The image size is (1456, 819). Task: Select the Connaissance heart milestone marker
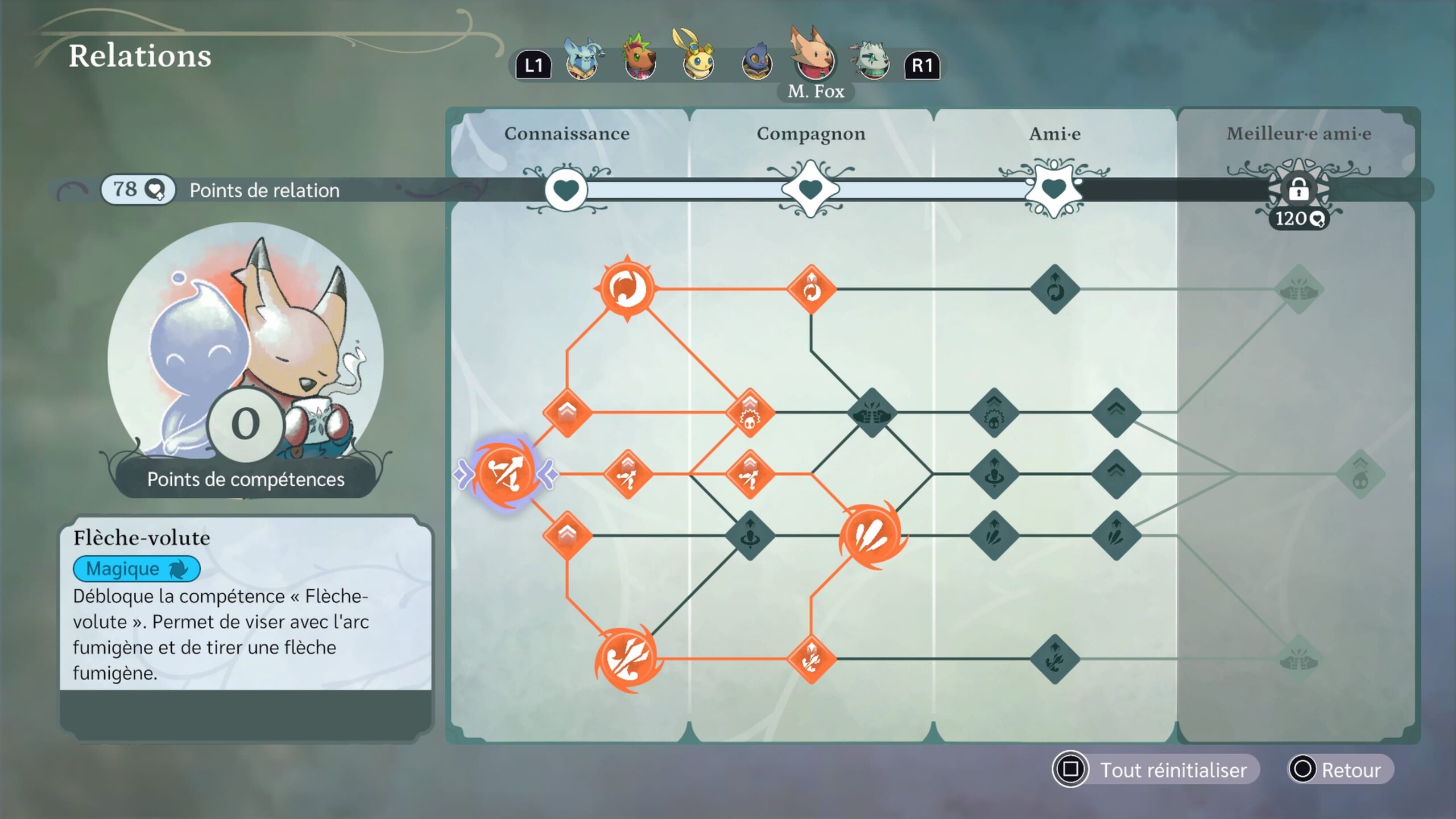[x=566, y=189]
